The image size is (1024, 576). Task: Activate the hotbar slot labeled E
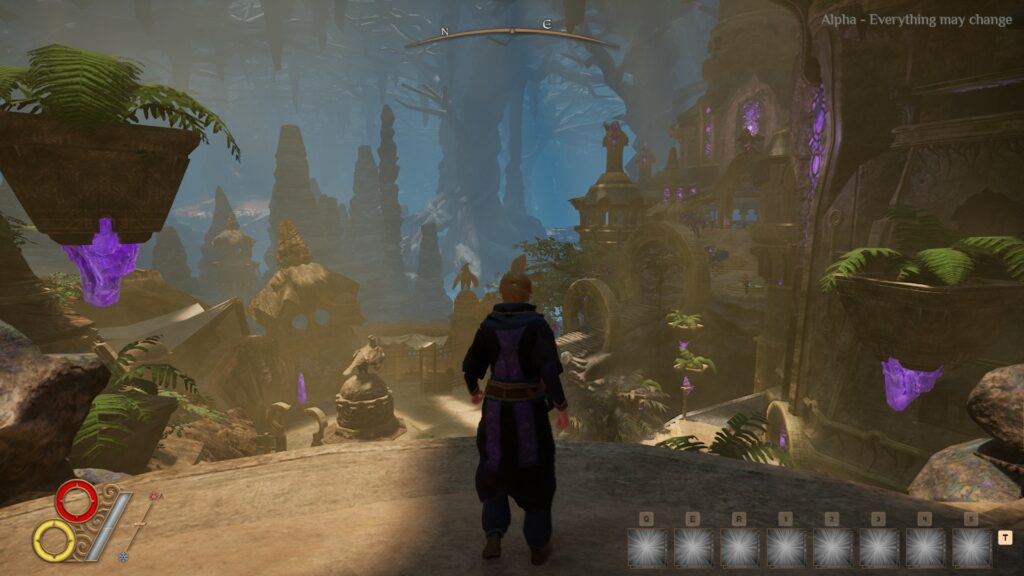point(693,547)
